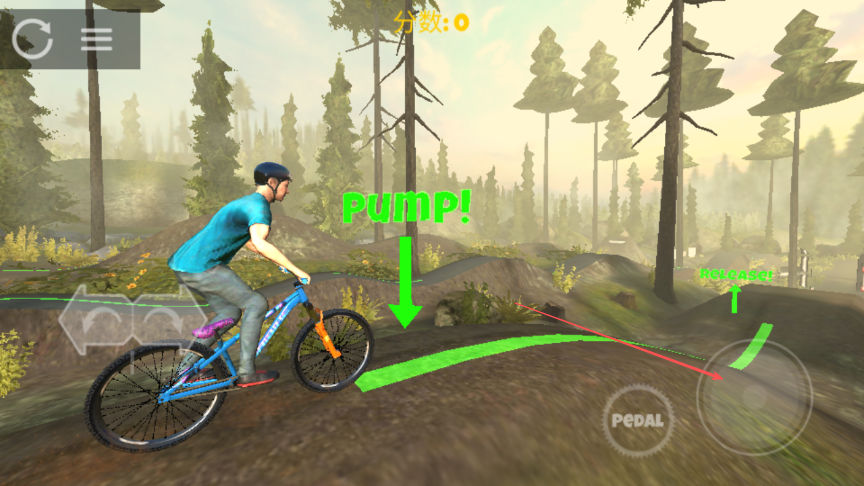Tap the PEDAL gear button
Screen dimensions: 864x486
[x=638, y=420]
